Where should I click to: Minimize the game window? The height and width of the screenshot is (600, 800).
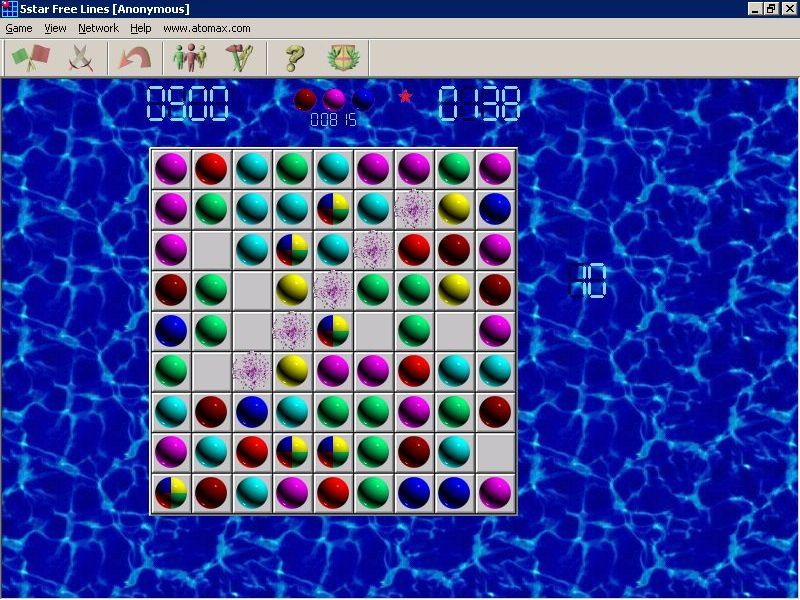(755, 8)
